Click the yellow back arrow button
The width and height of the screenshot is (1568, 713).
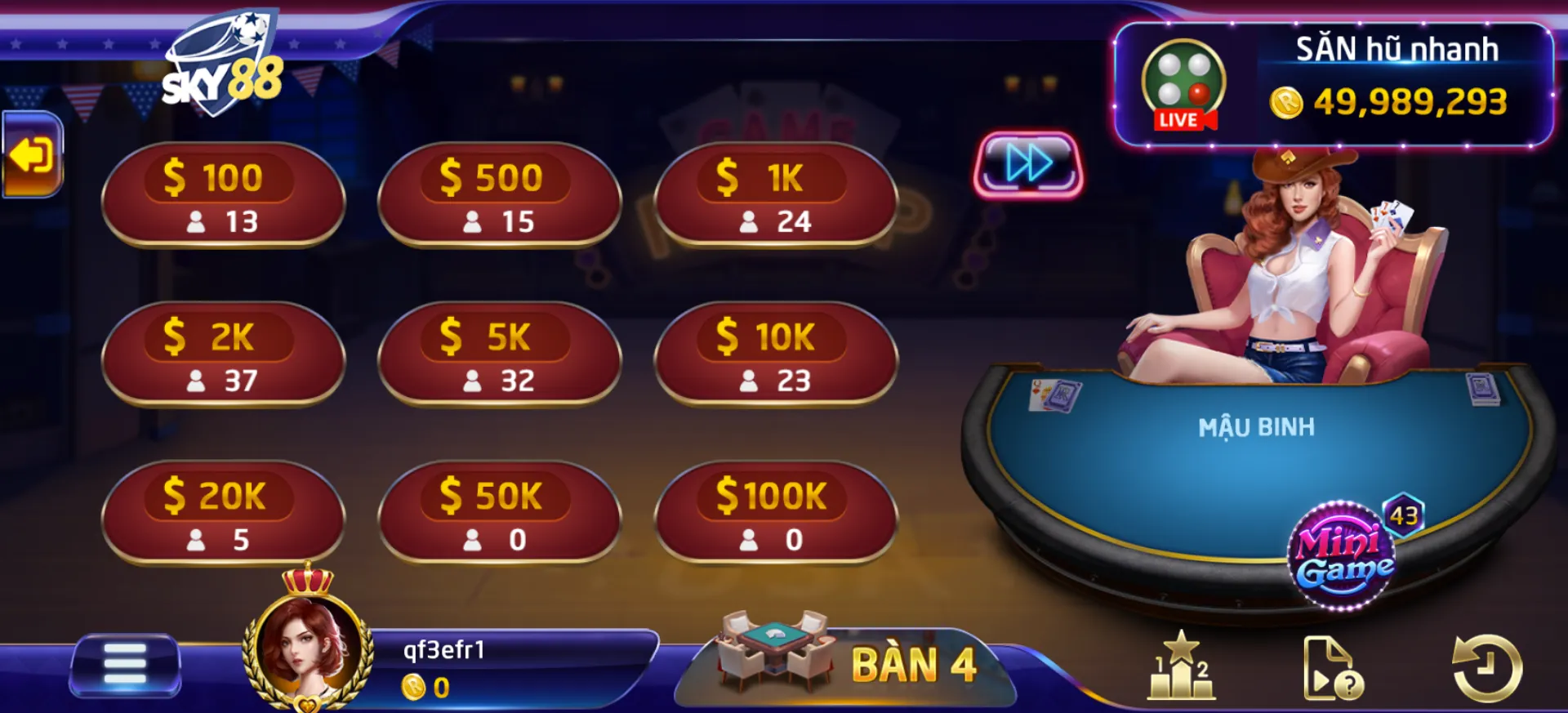(x=32, y=155)
